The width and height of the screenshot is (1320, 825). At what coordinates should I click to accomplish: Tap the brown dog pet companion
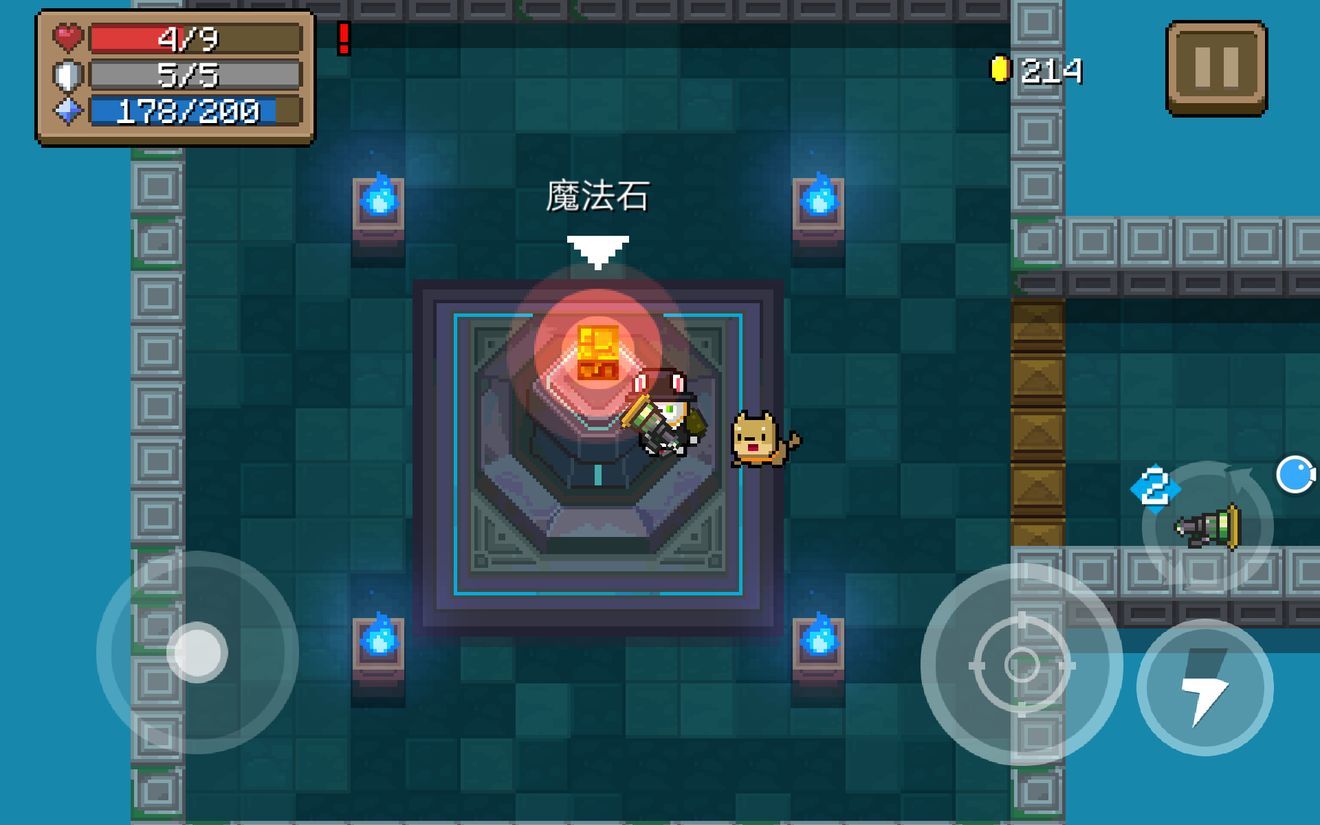pyautogui.click(x=758, y=440)
